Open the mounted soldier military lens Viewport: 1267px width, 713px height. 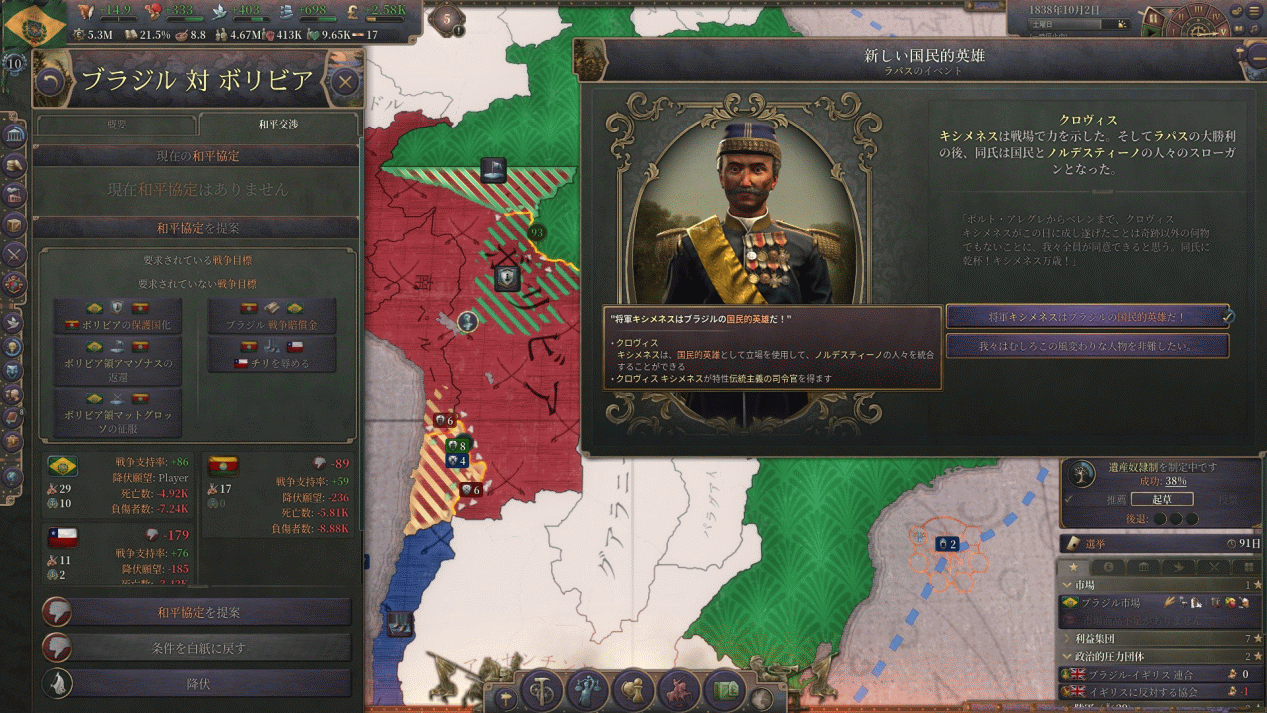(x=680, y=691)
